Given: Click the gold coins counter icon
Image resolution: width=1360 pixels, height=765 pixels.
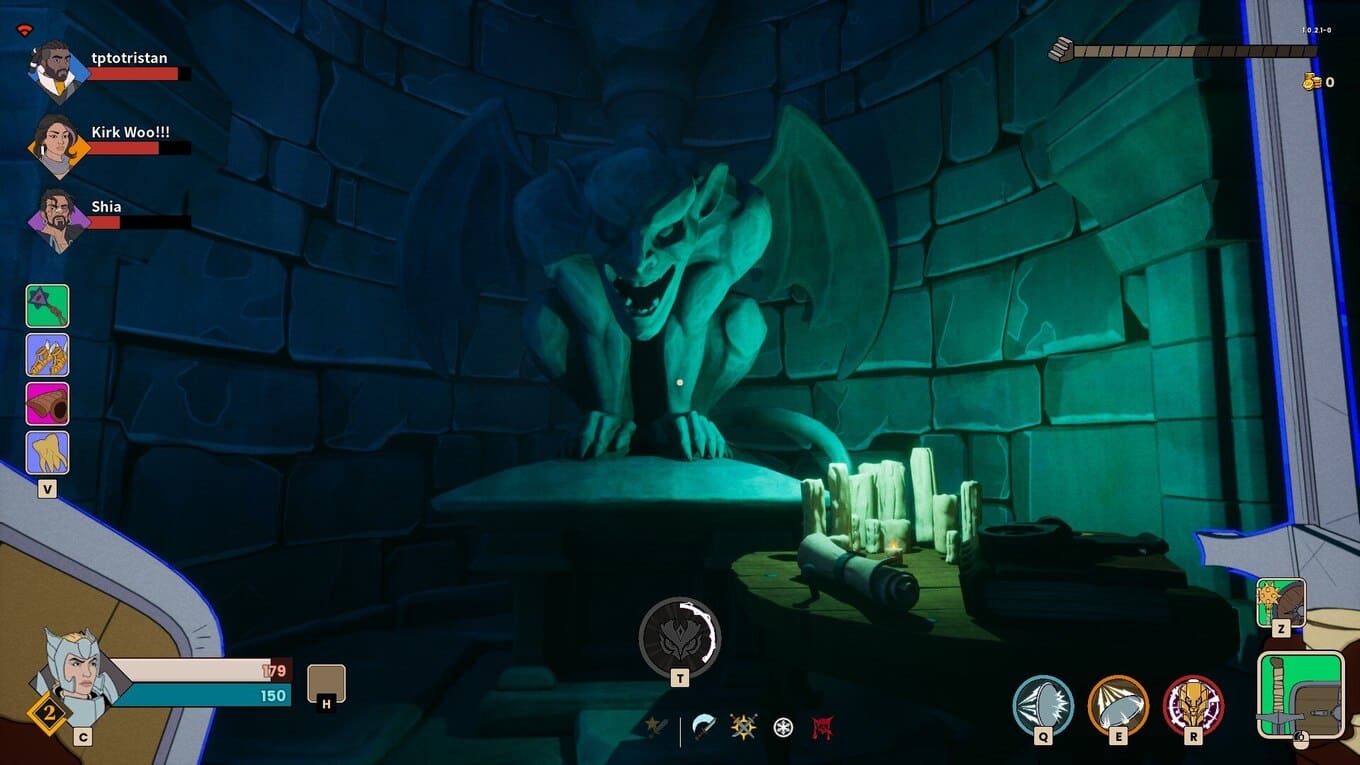Looking at the screenshot, I should (1311, 82).
